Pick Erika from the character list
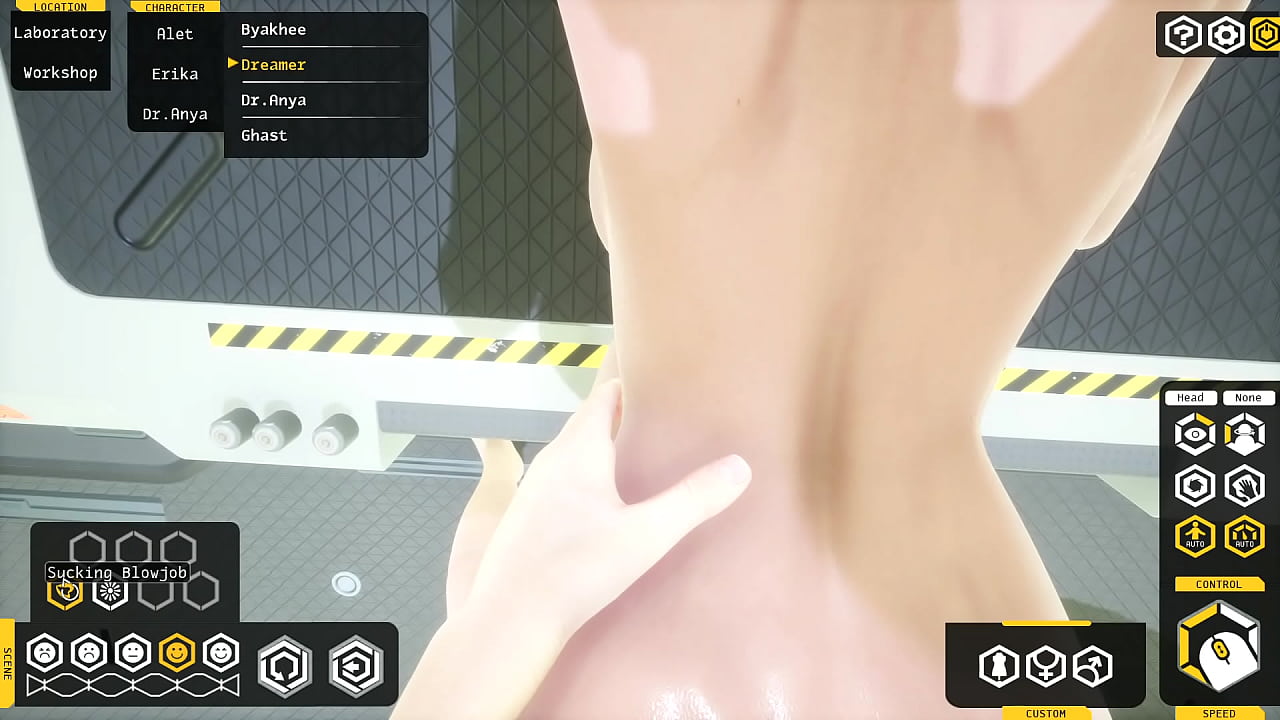 click(x=175, y=74)
